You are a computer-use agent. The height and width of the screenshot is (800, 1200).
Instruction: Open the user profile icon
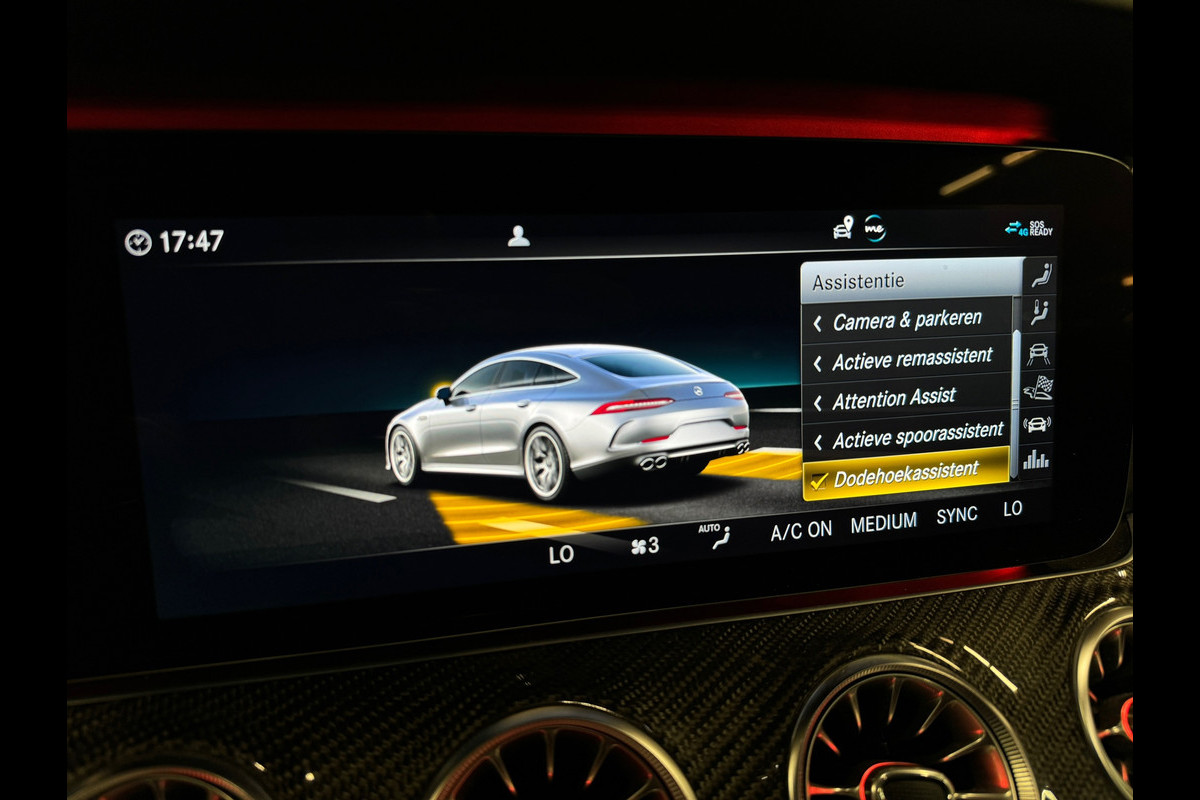518,236
